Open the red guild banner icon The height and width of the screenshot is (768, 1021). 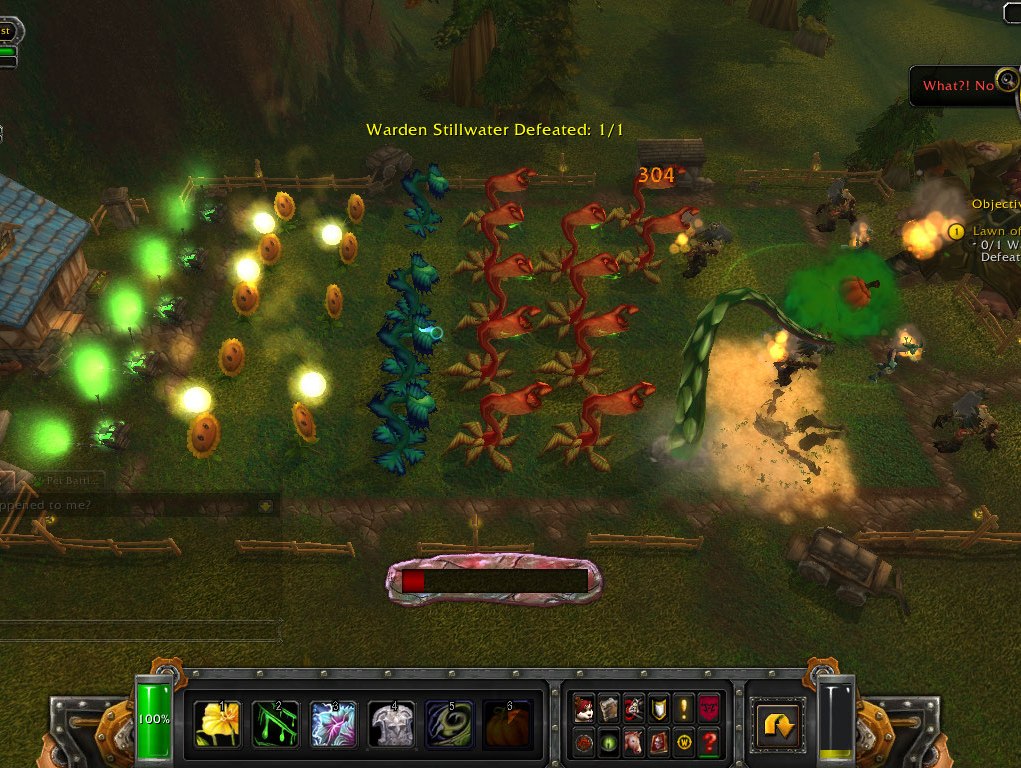(x=708, y=709)
